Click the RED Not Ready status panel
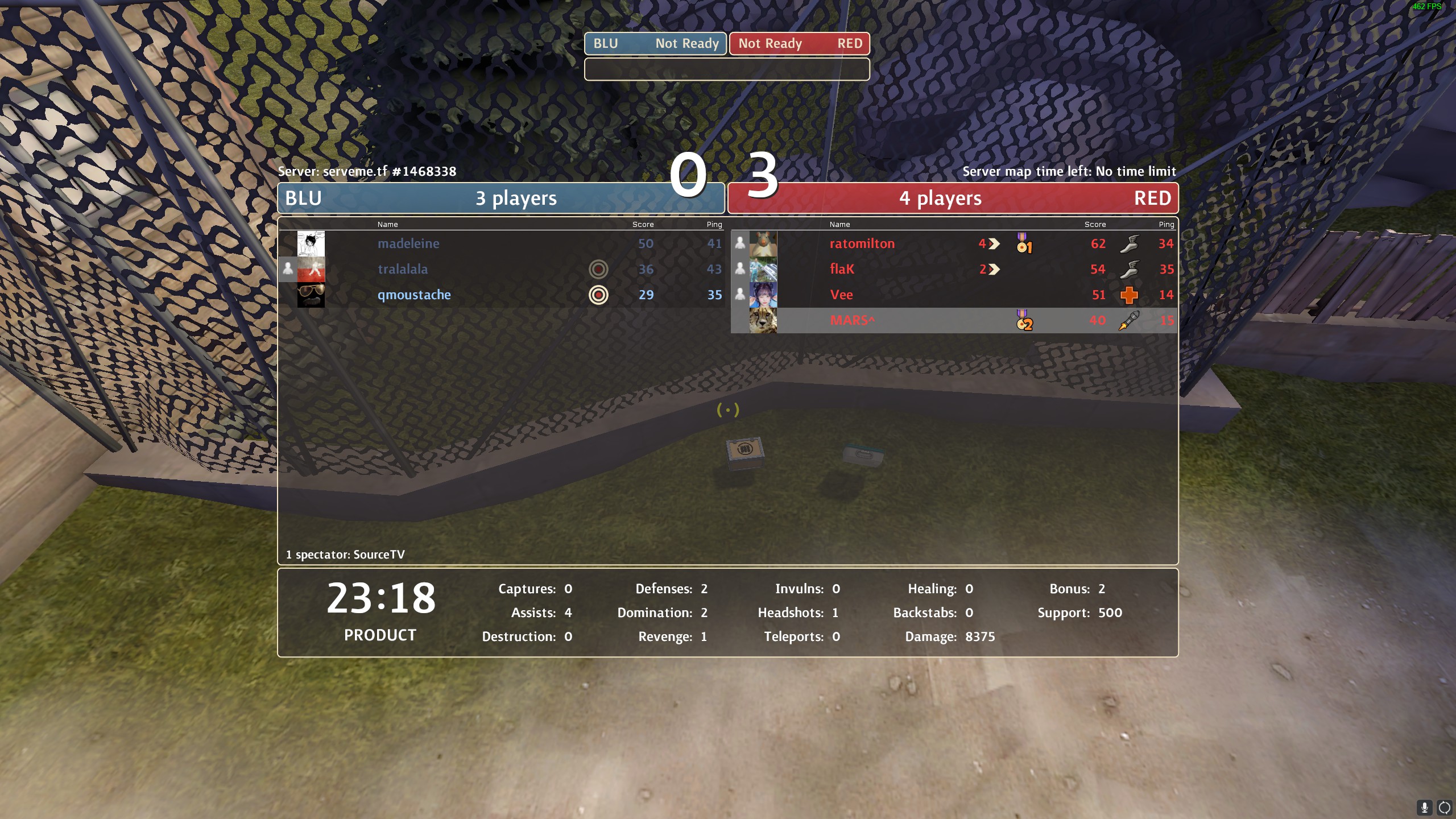The height and width of the screenshot is (819, 1456). [x=799, y=44]
